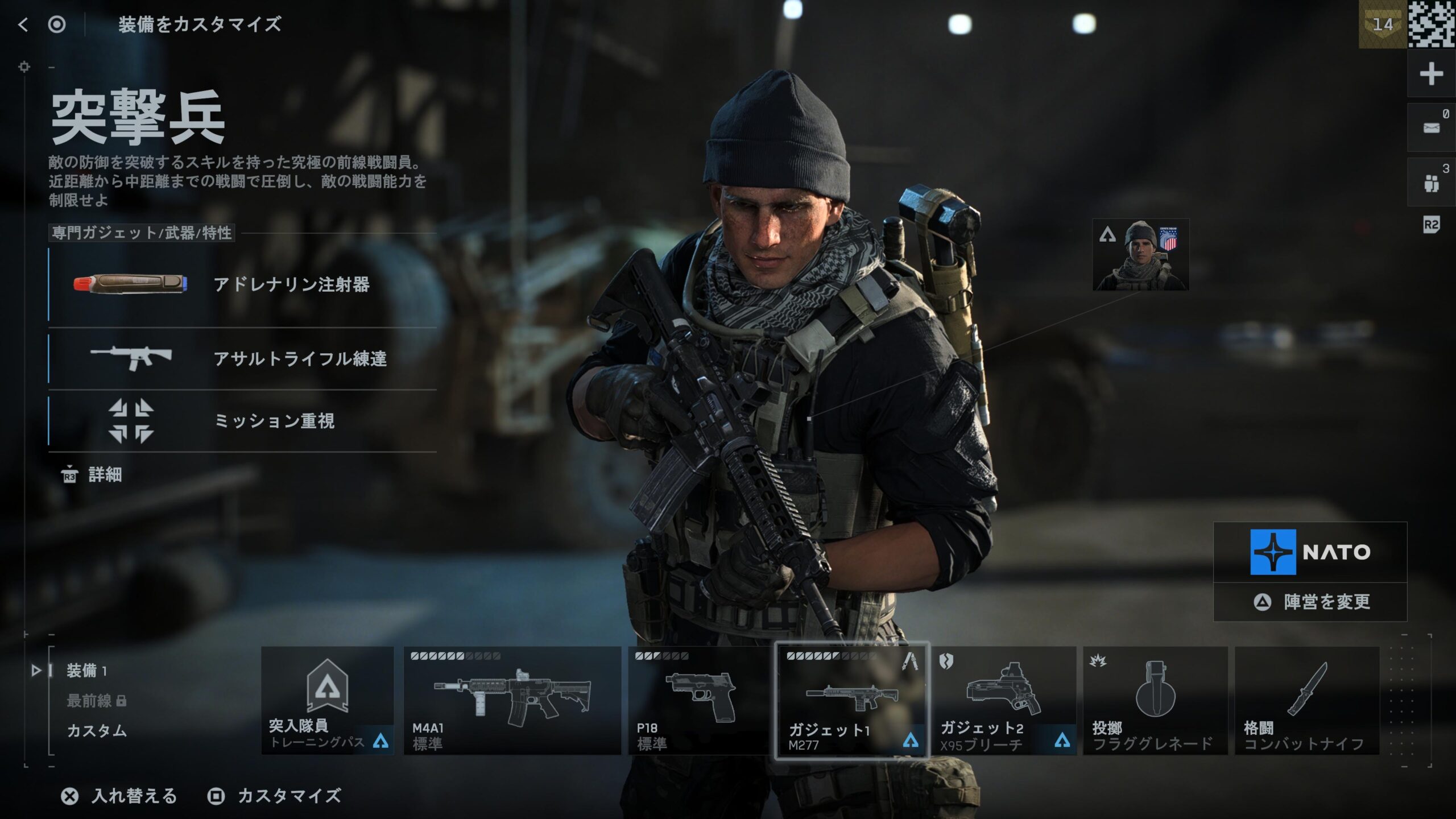Image resolution: width=1456 pixels, height=819 pixels.
Task: Select the アドレナリン注射器 gadget row
Action: [x=242, y=284]
